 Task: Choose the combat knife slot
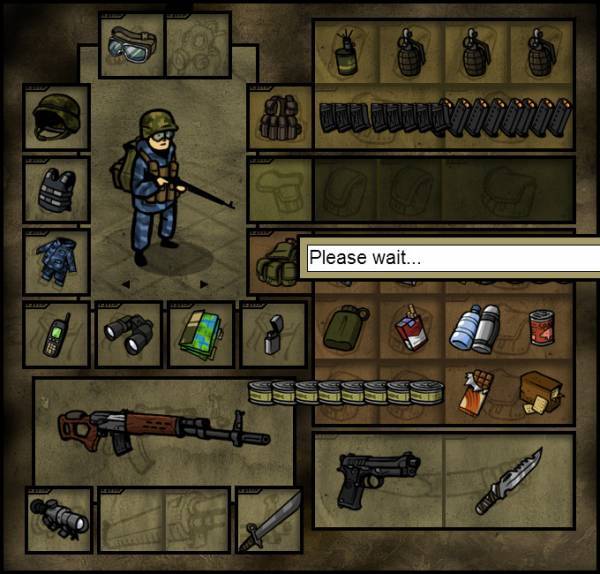[x=507, y=480]
